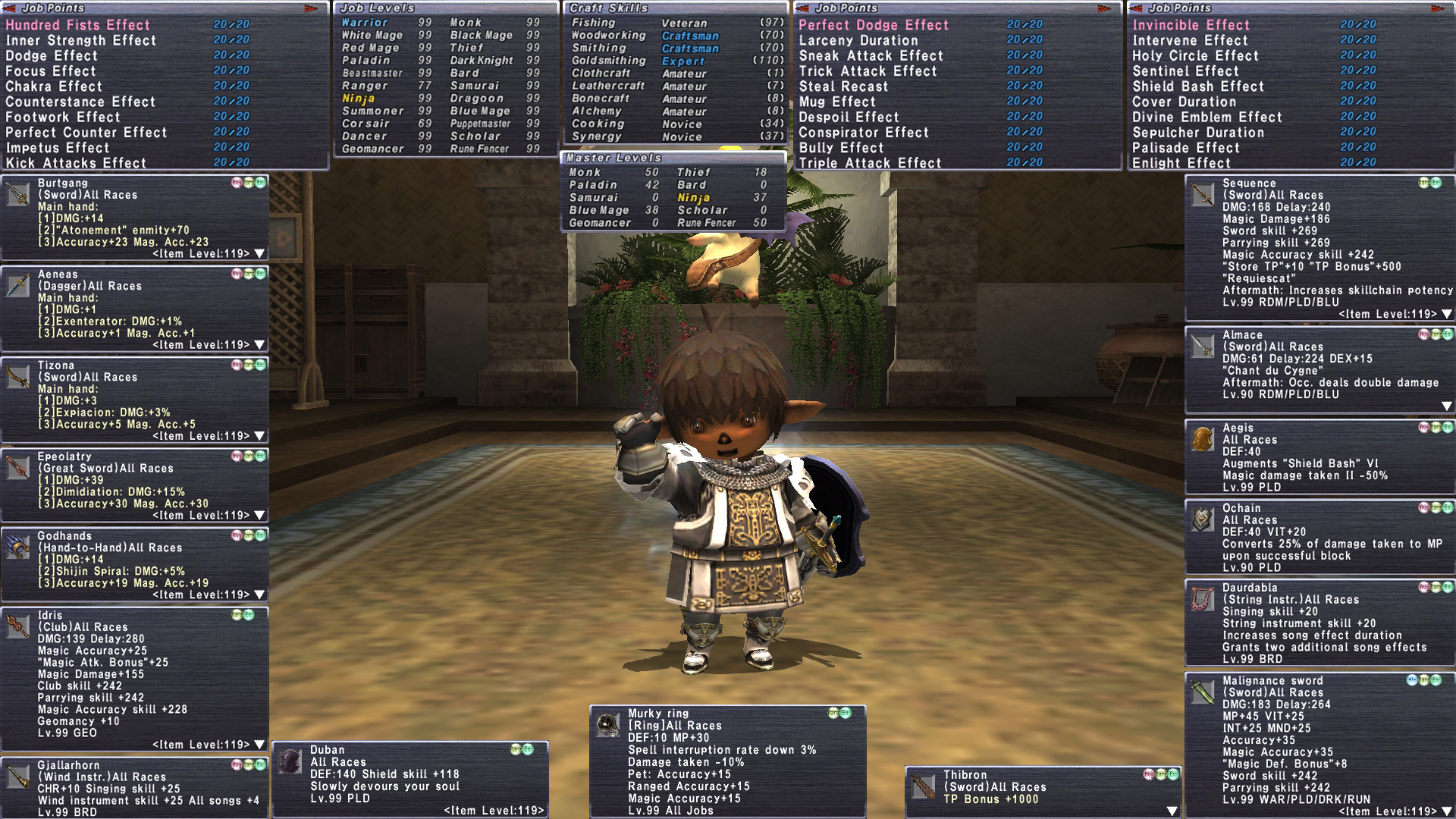The height and width of the screenshot is (819, 1456).
Task: Click the Malignance sword icon
Action: pos(1203,692)
